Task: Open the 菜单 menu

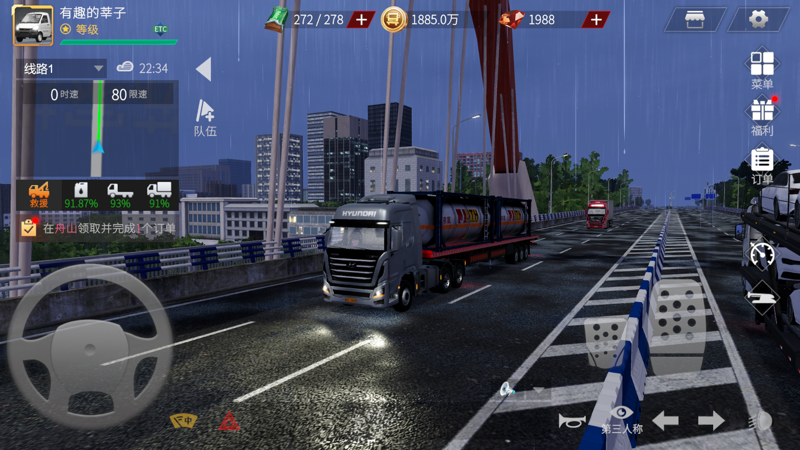Action: [762, 68]
